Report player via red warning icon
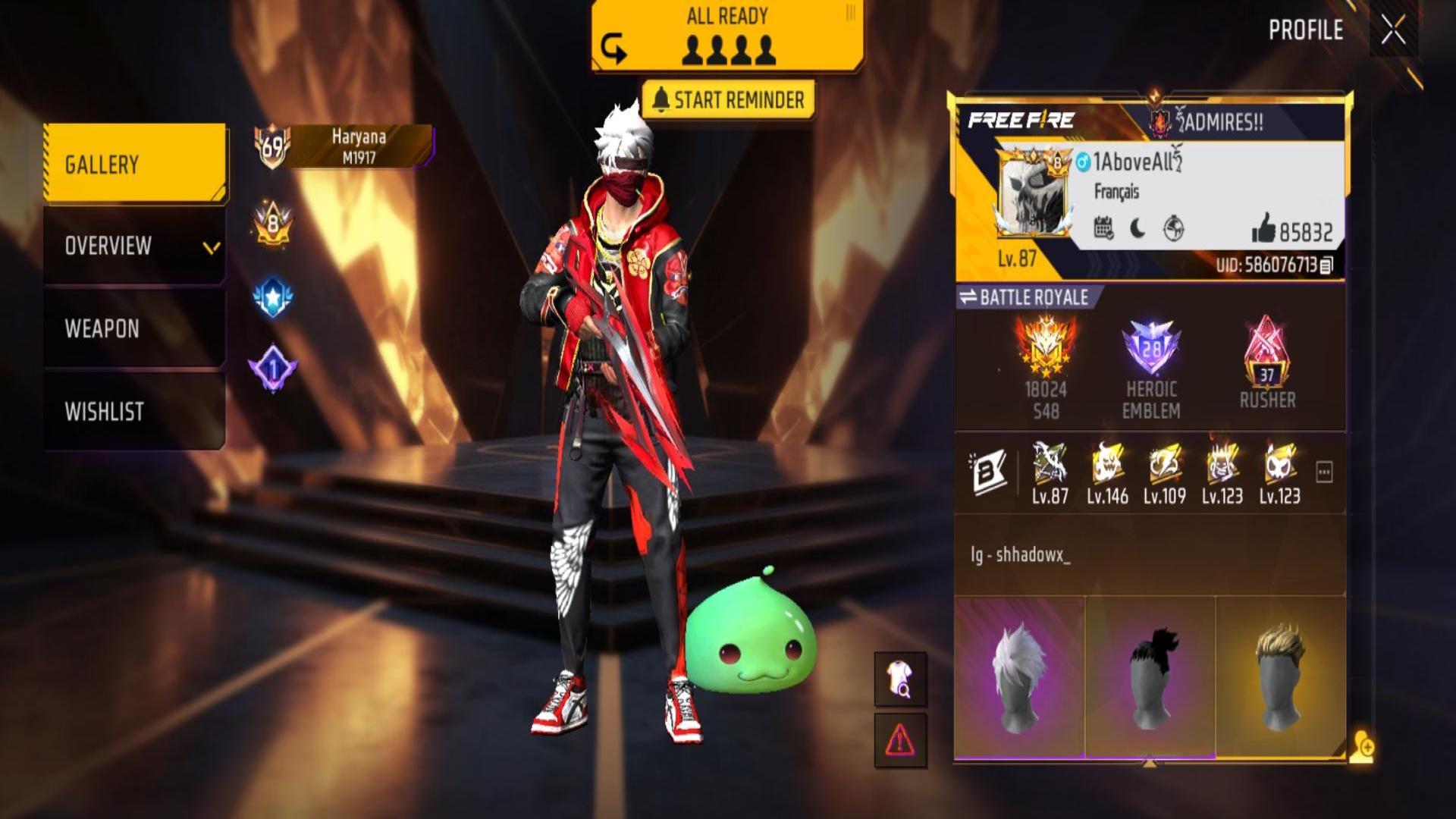Screen dimensions: 1456x819 click(x=900, y=739)
